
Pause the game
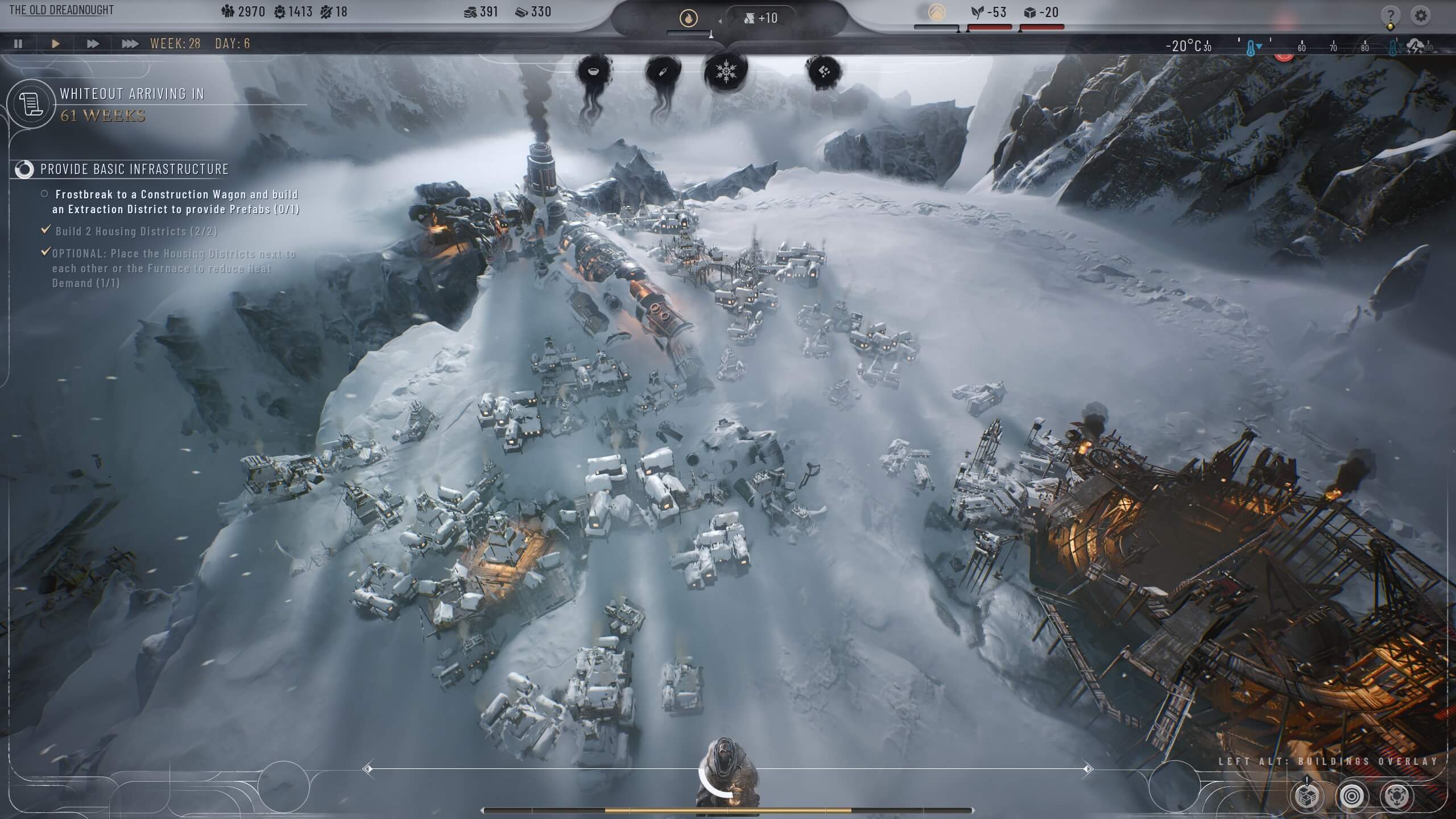(18, 44)
